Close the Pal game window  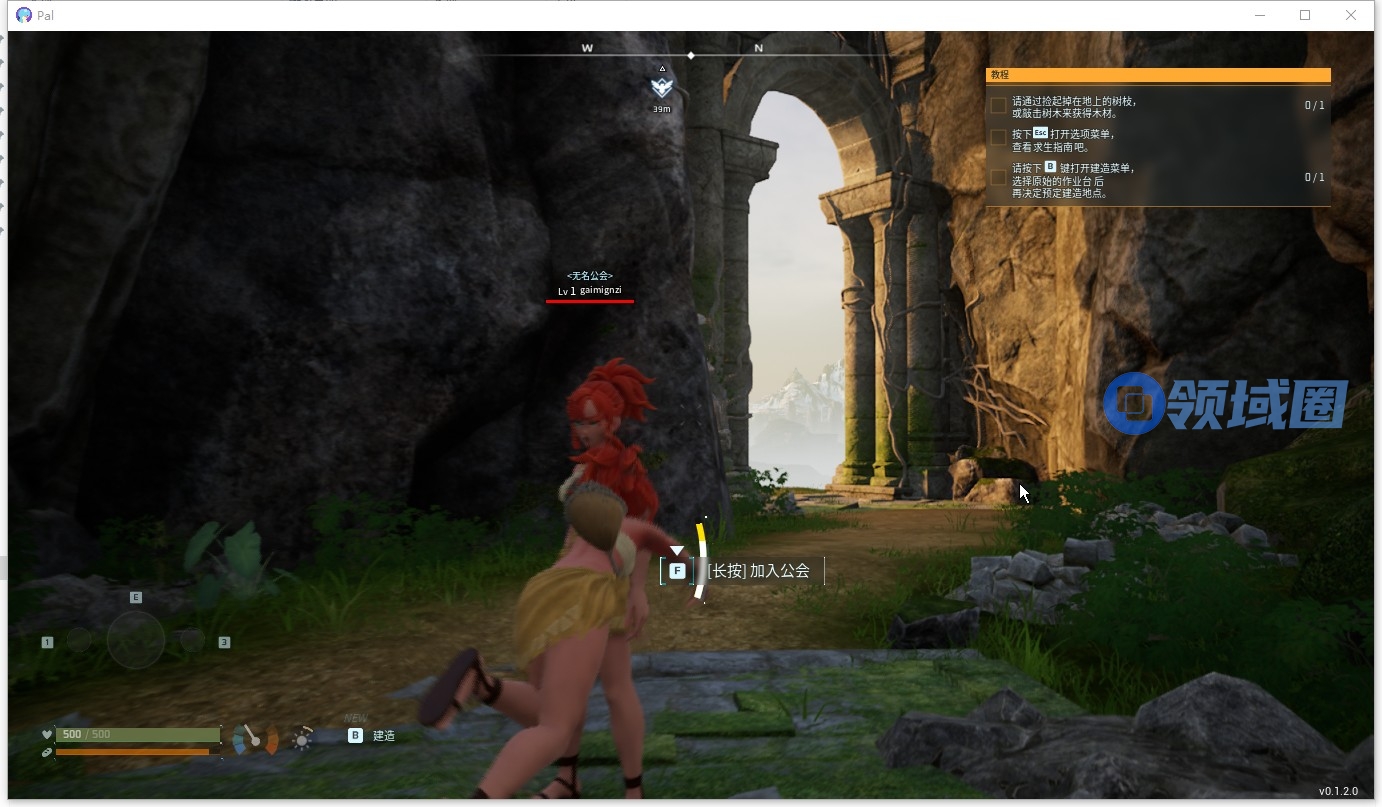(x=1351, y=15)
